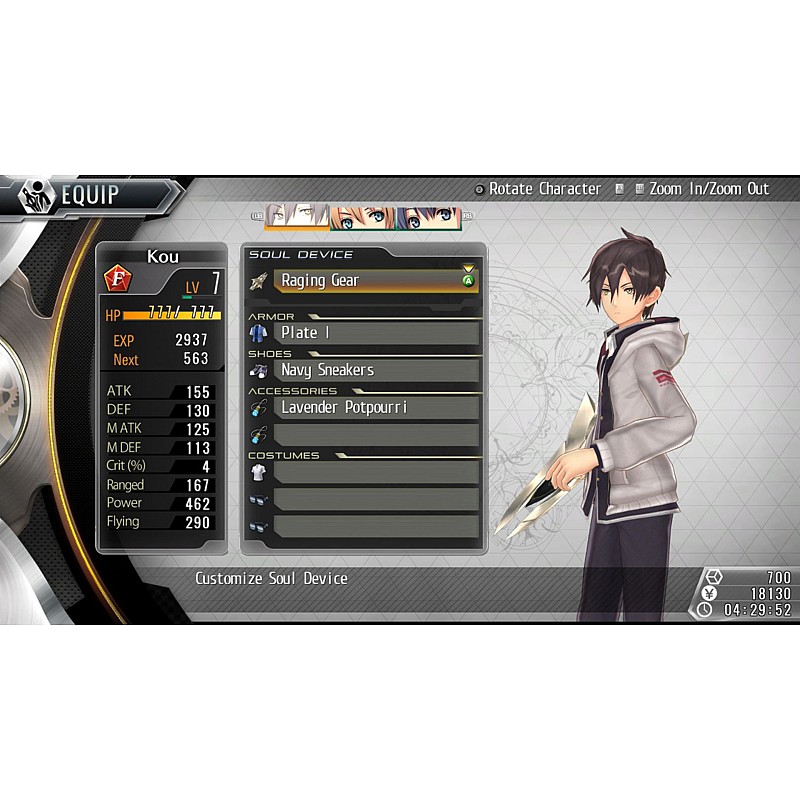Image resolution: width=800 pixels, height=800 pixels.
Task: Pick the empty accessory slot below Lavender Potpourri
Action: tap(375, 434)
